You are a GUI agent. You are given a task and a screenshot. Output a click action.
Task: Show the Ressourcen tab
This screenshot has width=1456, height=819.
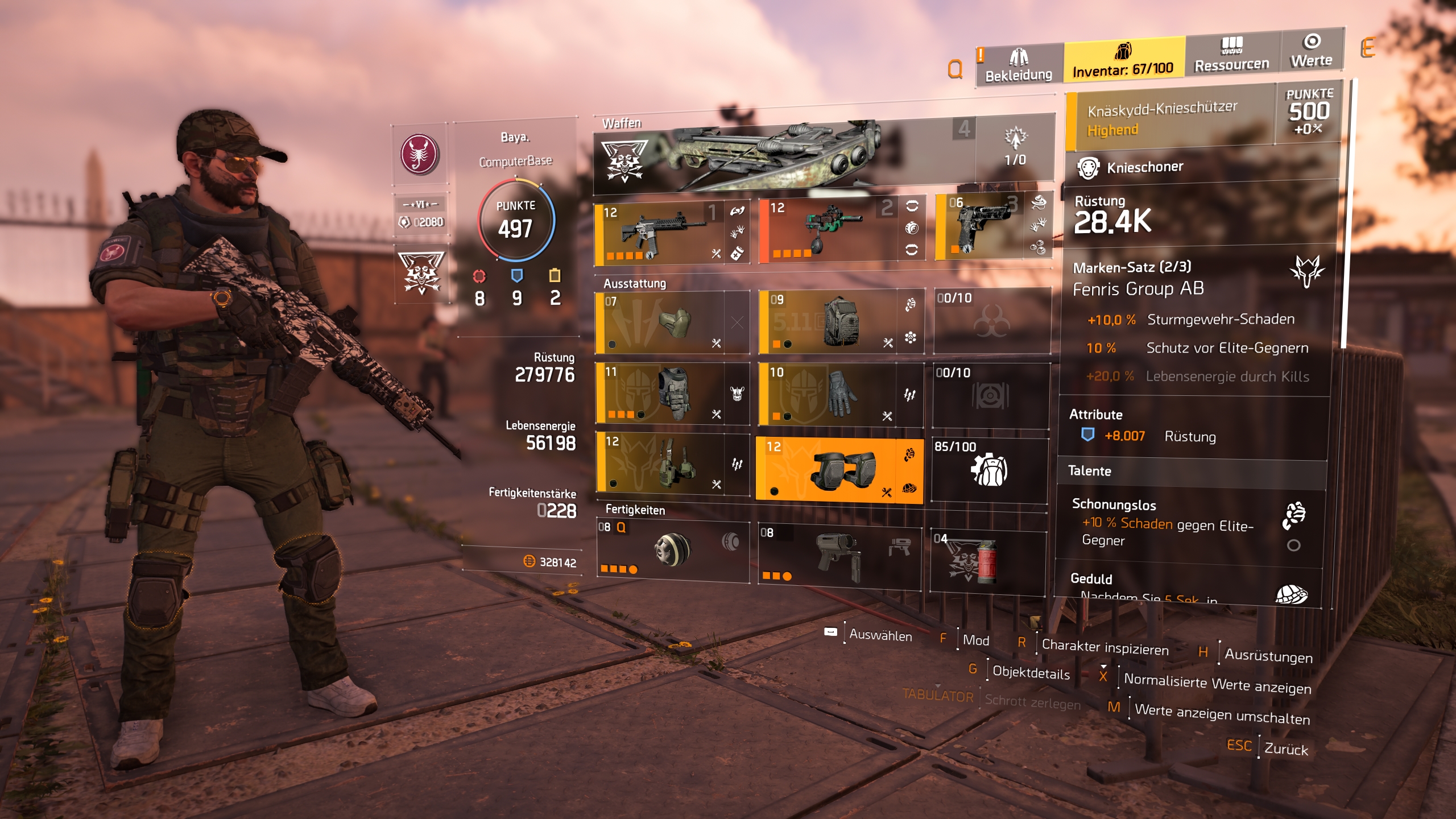click(1232, 55)
